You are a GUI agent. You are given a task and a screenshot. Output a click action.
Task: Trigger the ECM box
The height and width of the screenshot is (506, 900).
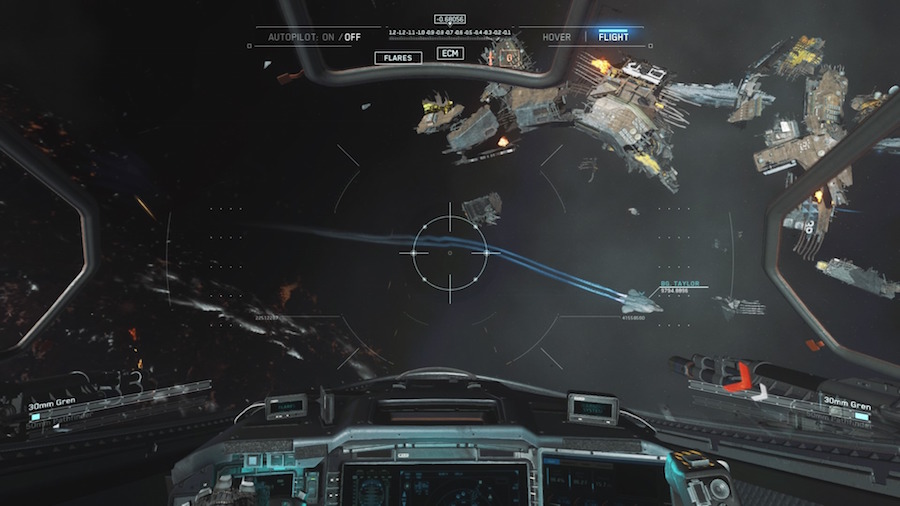click(x=450, y=53)
